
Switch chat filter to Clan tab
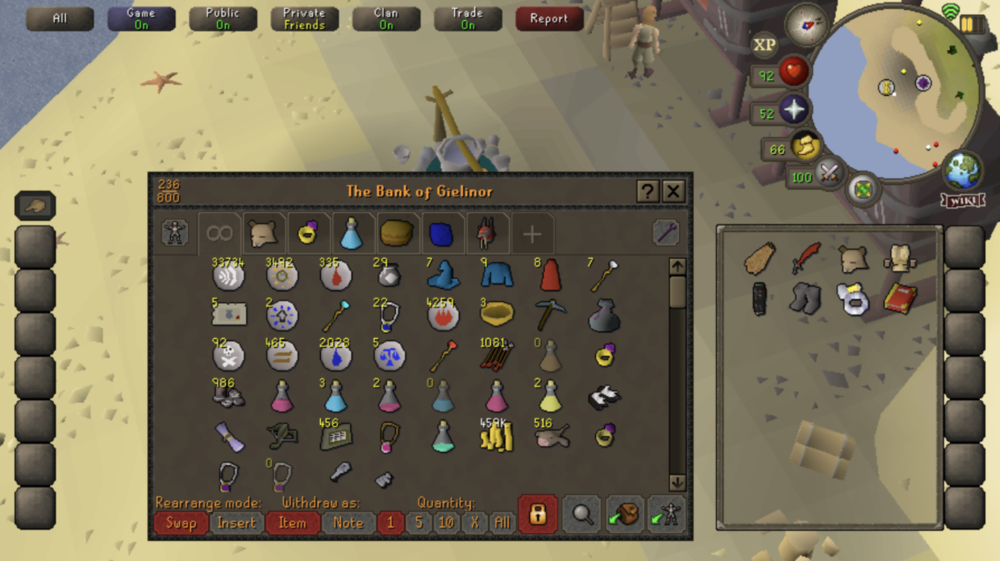[x=386, y=18]
